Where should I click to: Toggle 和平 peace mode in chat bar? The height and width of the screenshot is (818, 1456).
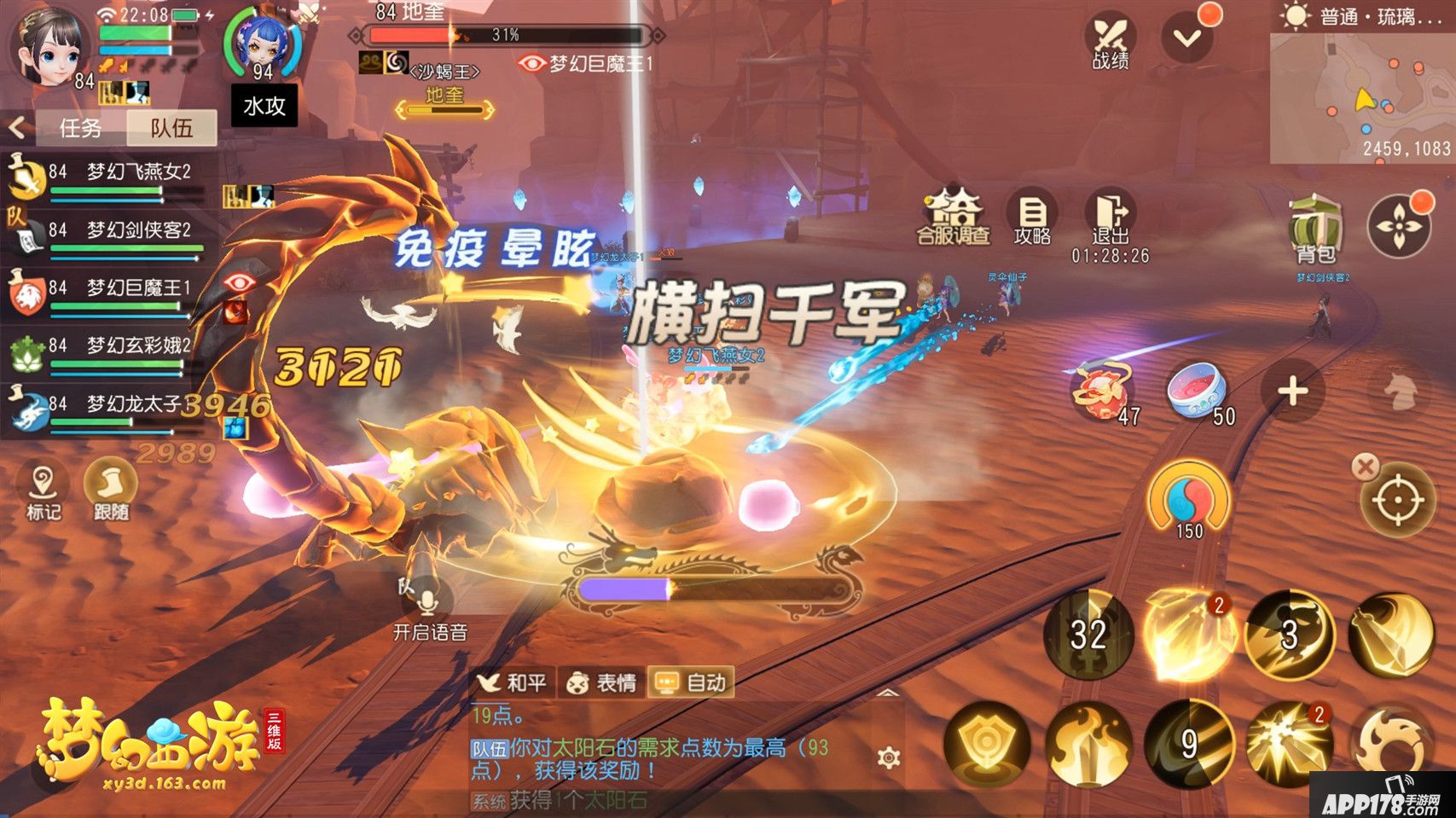coord(513,682)
